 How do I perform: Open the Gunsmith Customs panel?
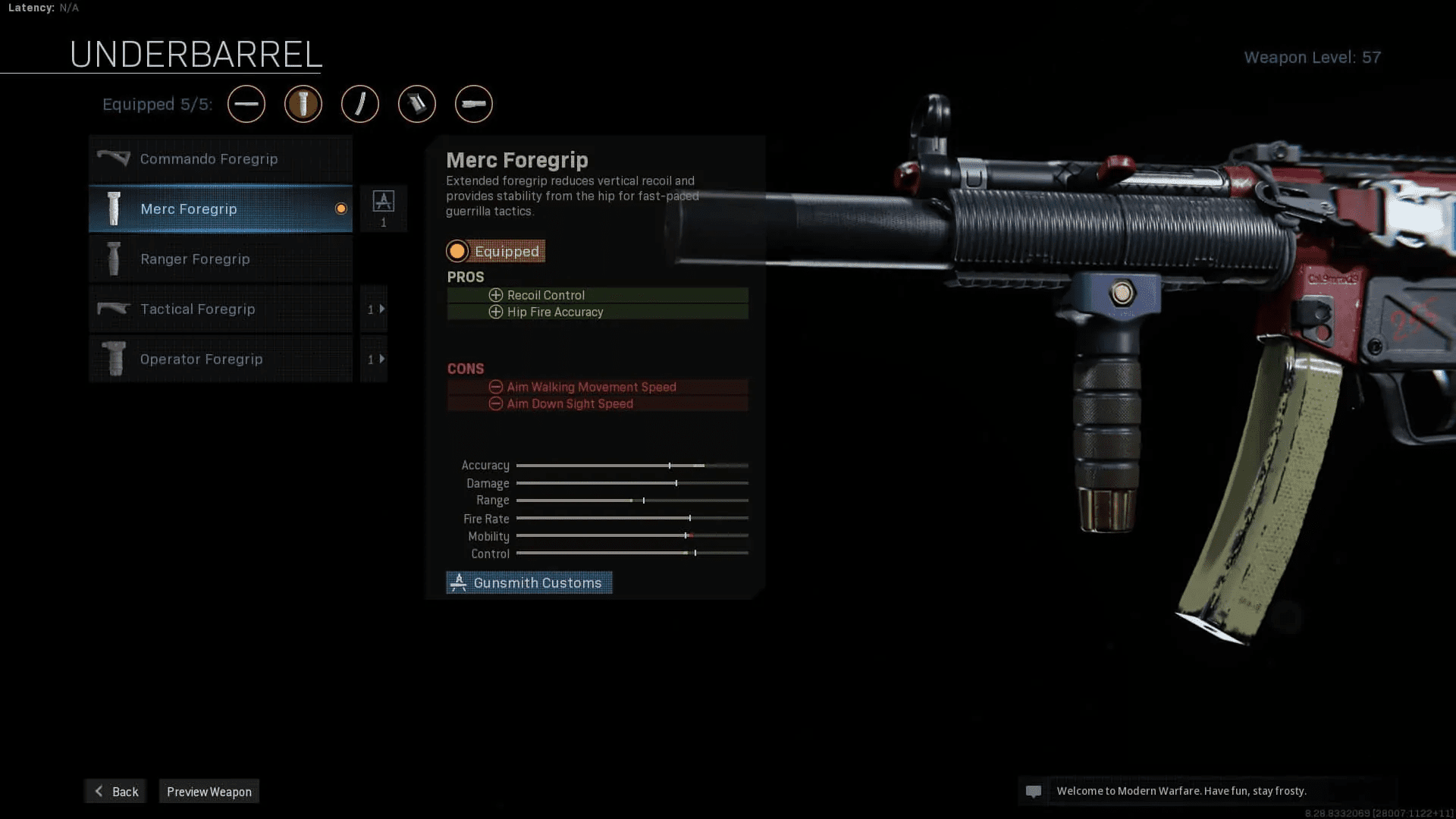529,582
